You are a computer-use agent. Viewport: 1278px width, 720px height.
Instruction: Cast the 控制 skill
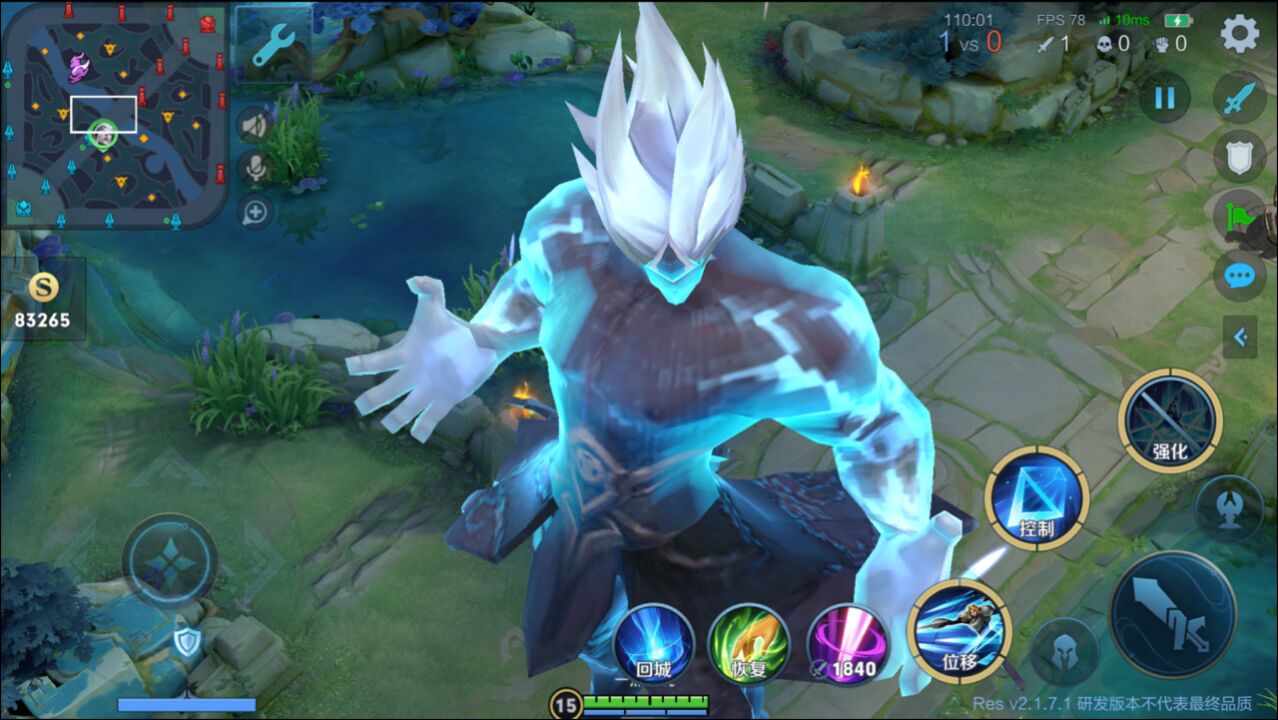[1037, 497]
